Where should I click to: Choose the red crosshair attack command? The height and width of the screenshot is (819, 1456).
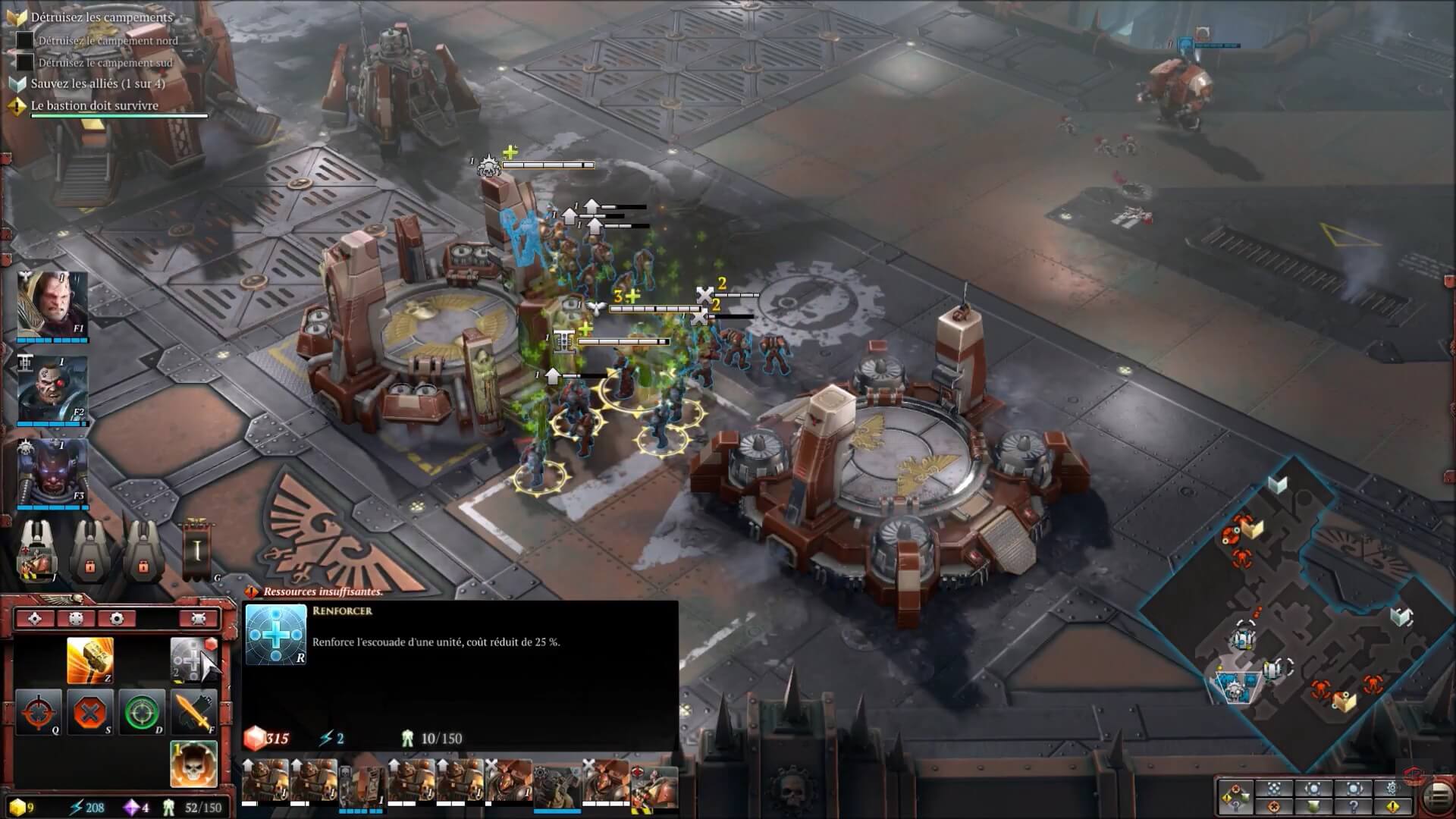pos(39,712)
